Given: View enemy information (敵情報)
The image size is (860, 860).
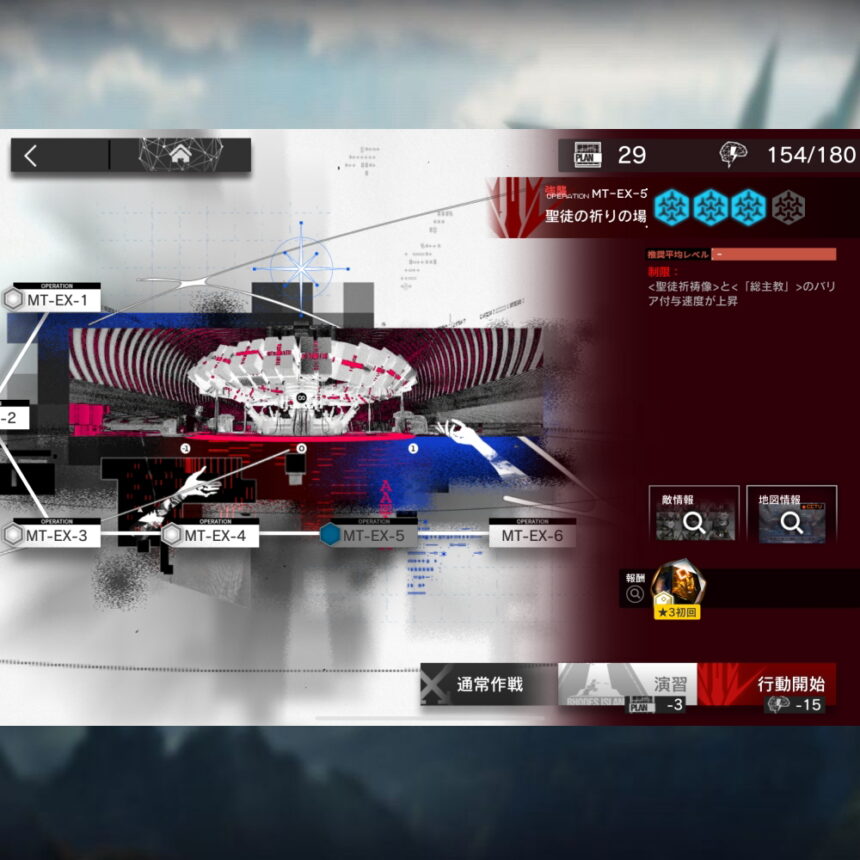Looking at the screenshot, I should click(693, 513).
